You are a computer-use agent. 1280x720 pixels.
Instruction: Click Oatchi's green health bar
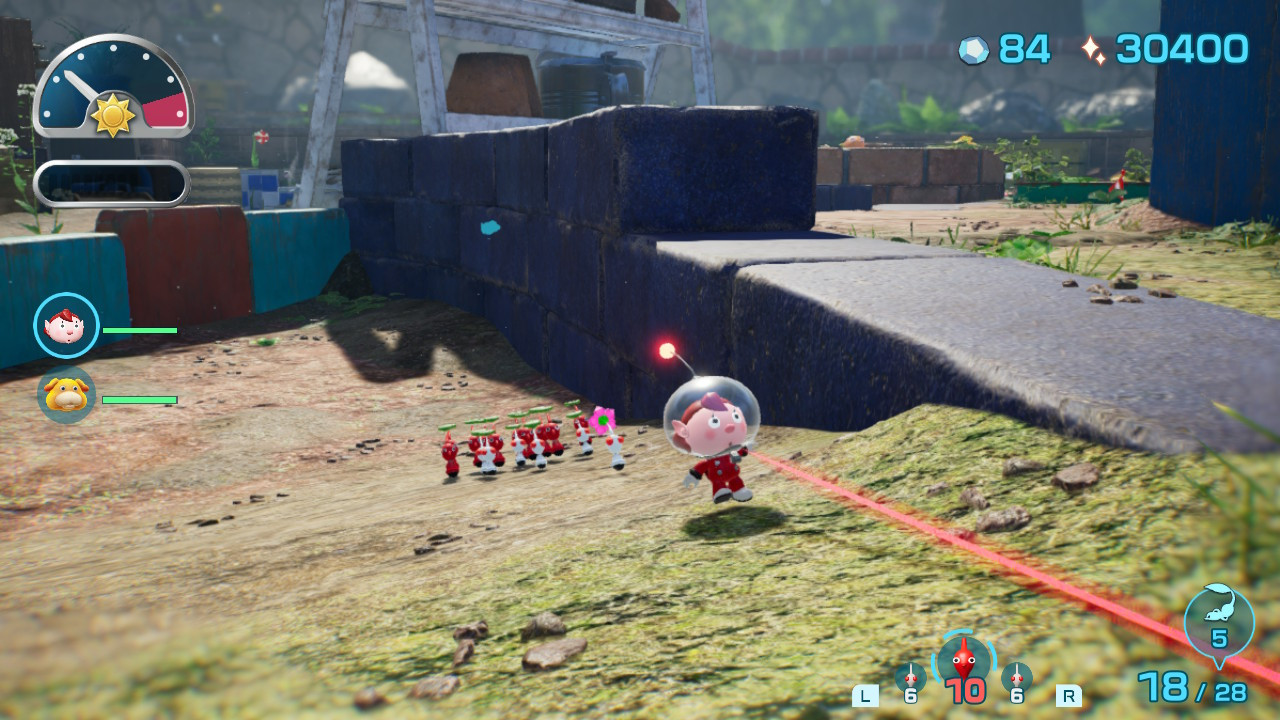tap(138, 398)
